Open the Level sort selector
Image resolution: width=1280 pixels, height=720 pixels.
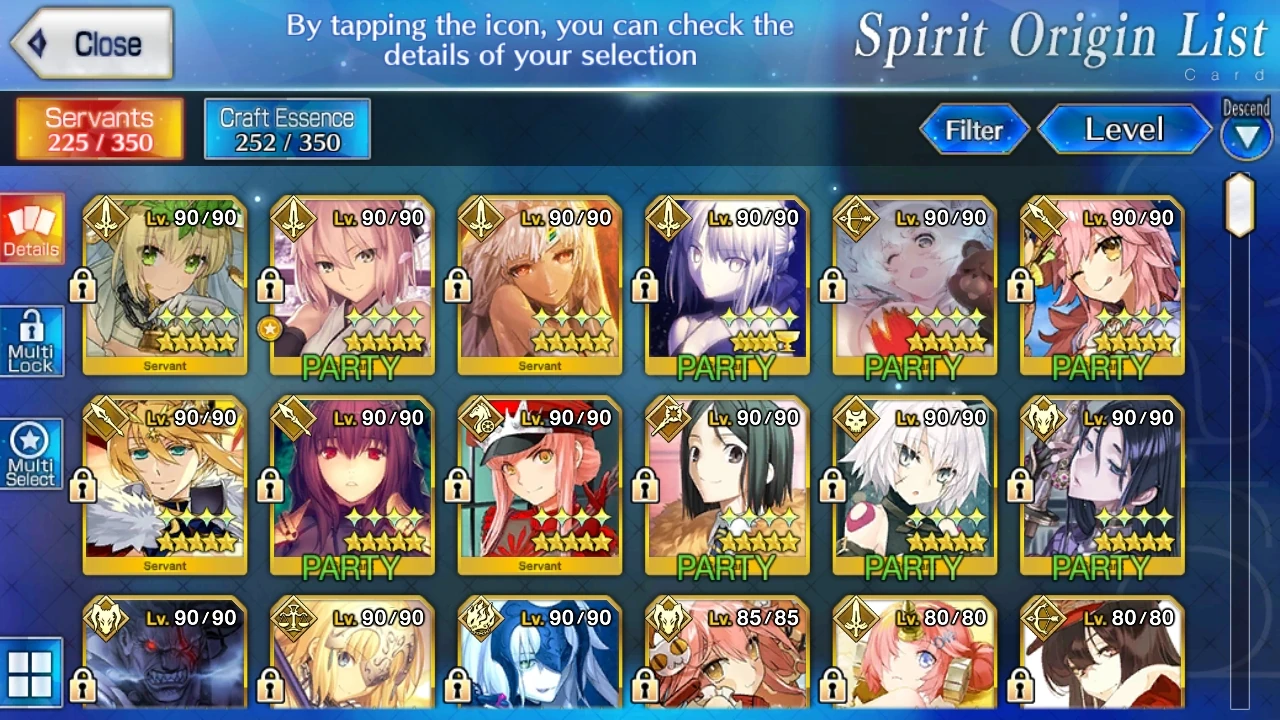pyautogui.click(x=1124, y=130)
